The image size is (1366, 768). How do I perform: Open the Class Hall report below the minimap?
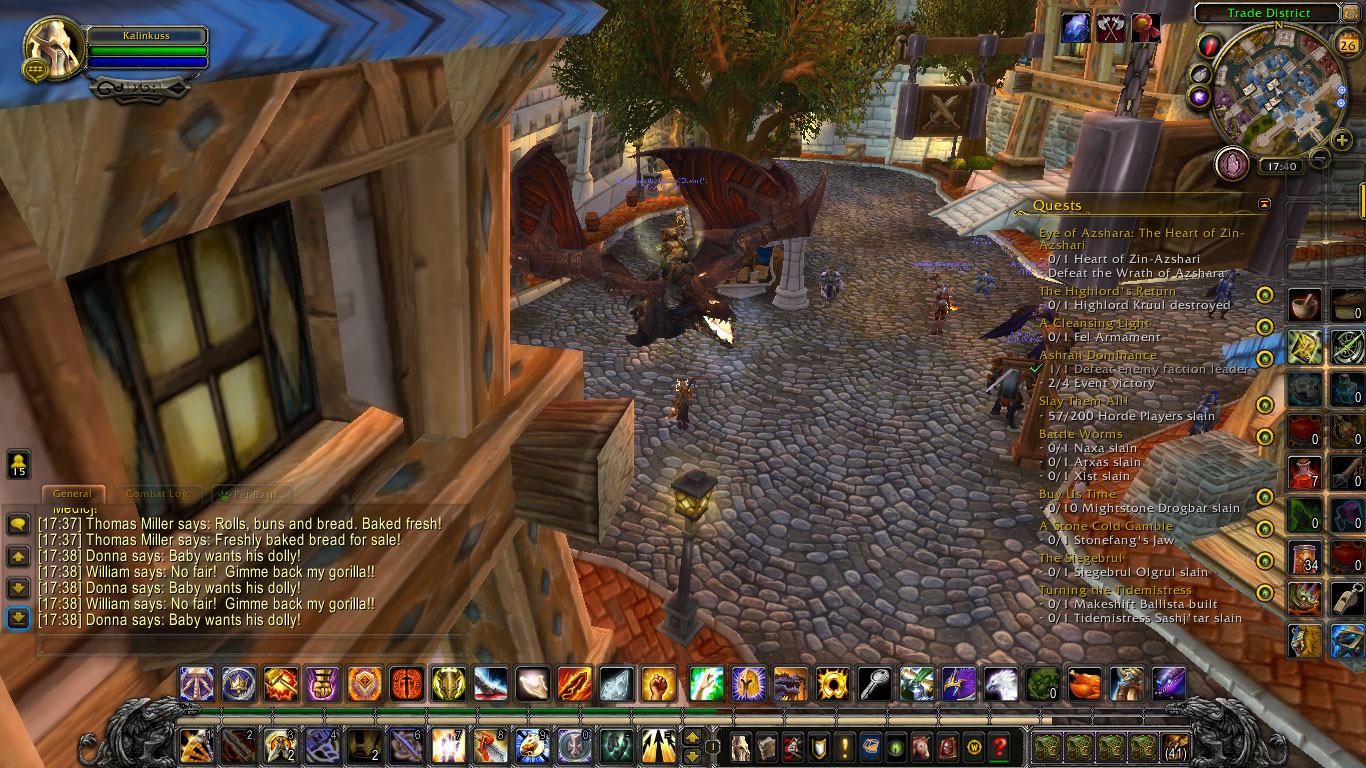pyautogui.click(x=1232, y=163)
